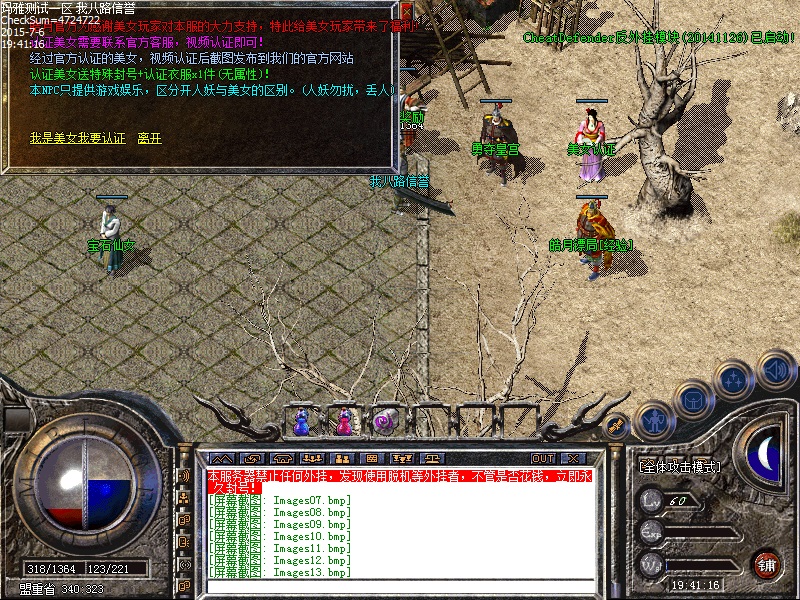Choose the 我是美女我要认证 dialogue option
Screen dimensions: 800x600
pyautogui.click(x=77, y=138)
